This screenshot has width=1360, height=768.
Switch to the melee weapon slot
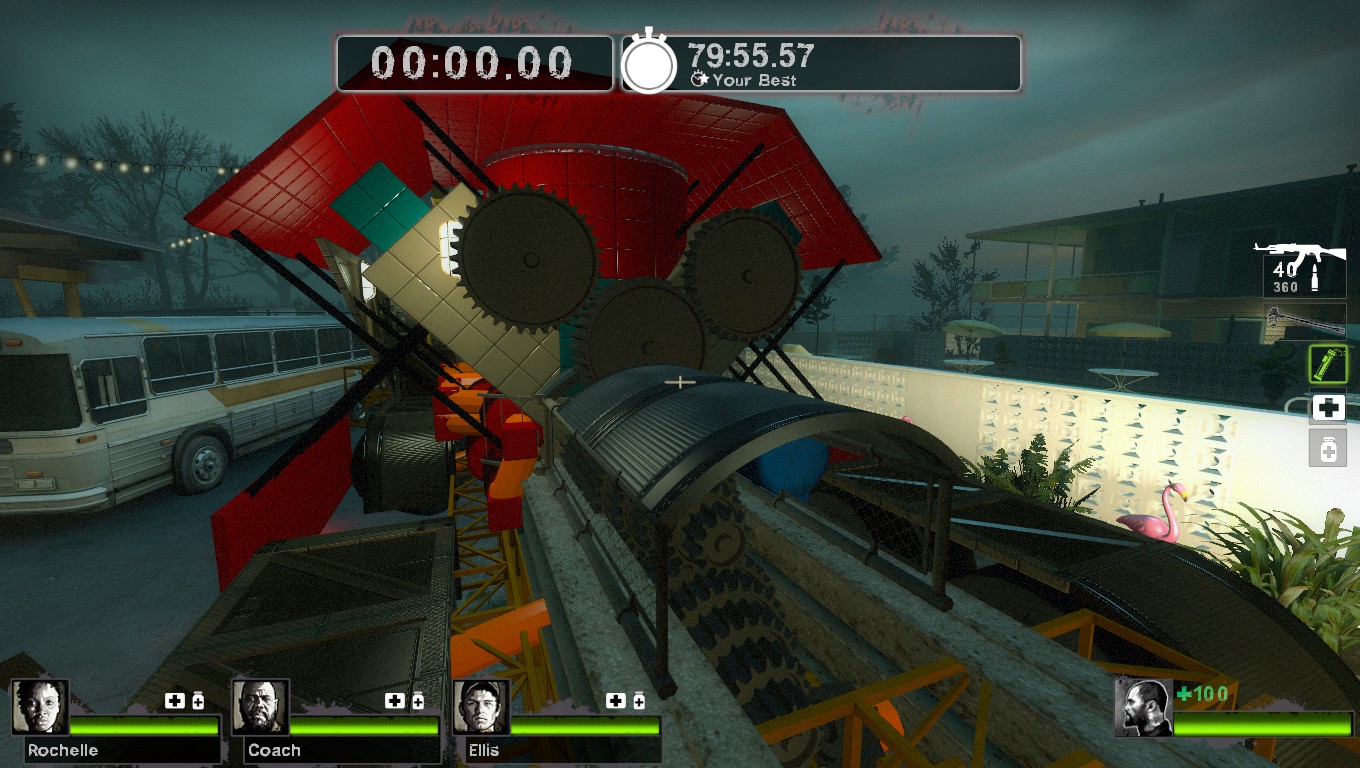pyautogui.click(x=1305, y=320)
